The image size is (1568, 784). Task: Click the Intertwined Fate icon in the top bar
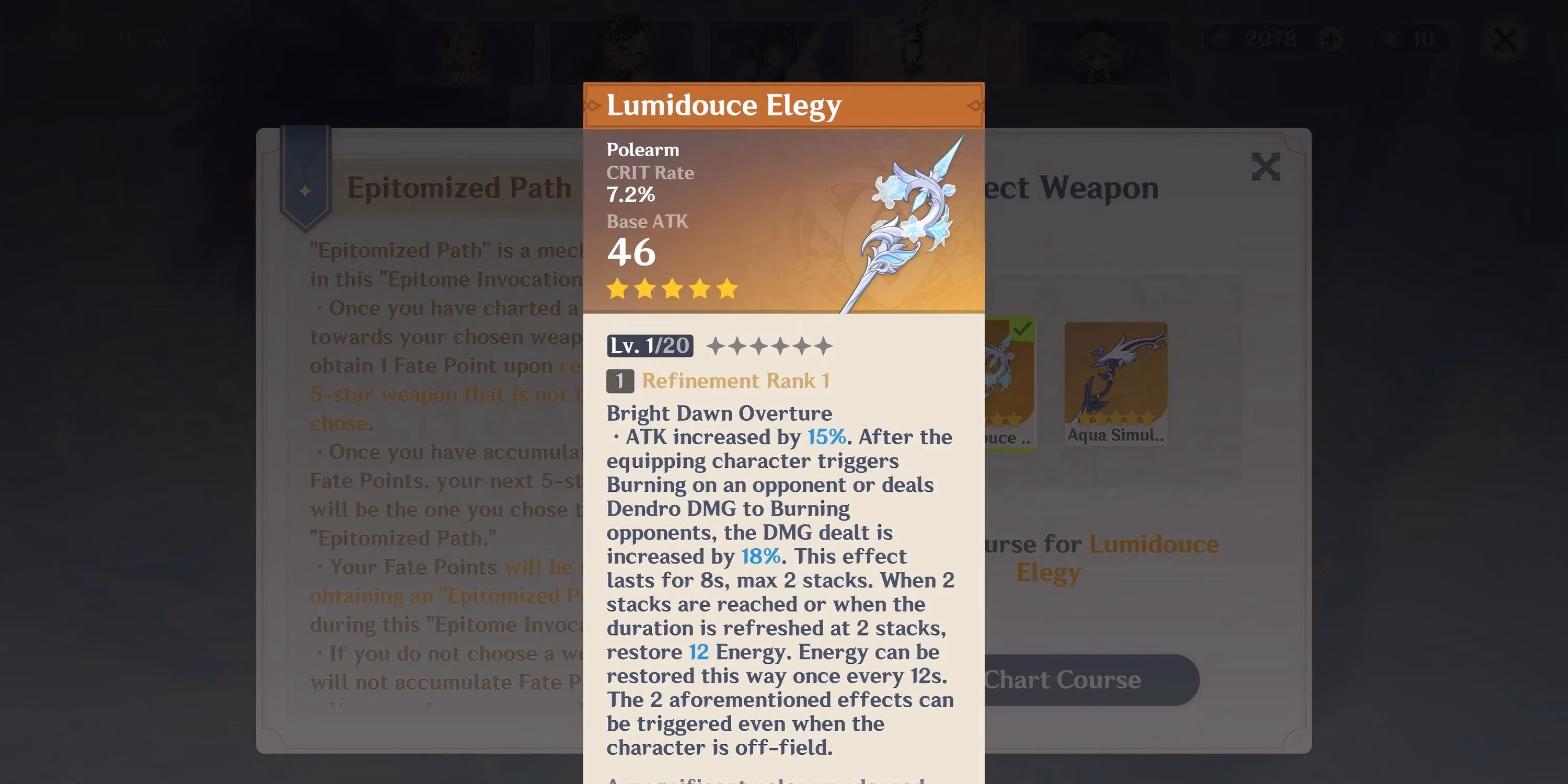[x=1391, y=39]
